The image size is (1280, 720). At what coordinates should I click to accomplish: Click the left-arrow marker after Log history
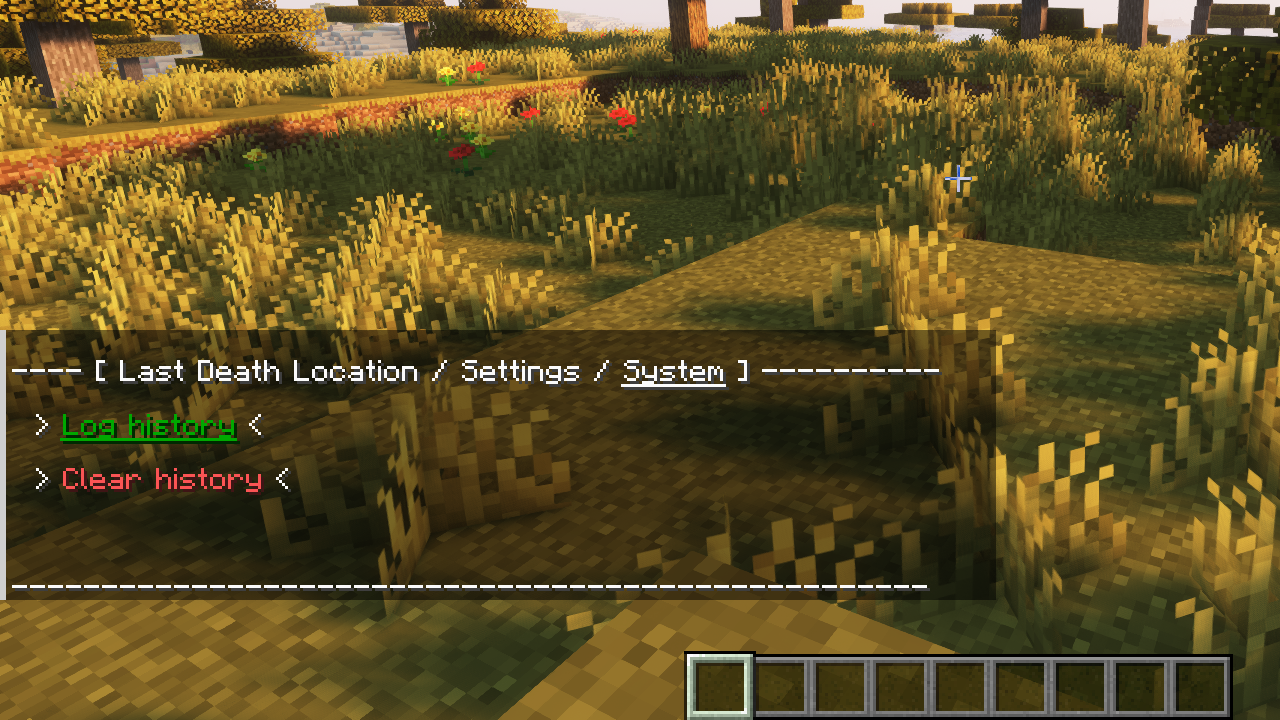(254, 426)
